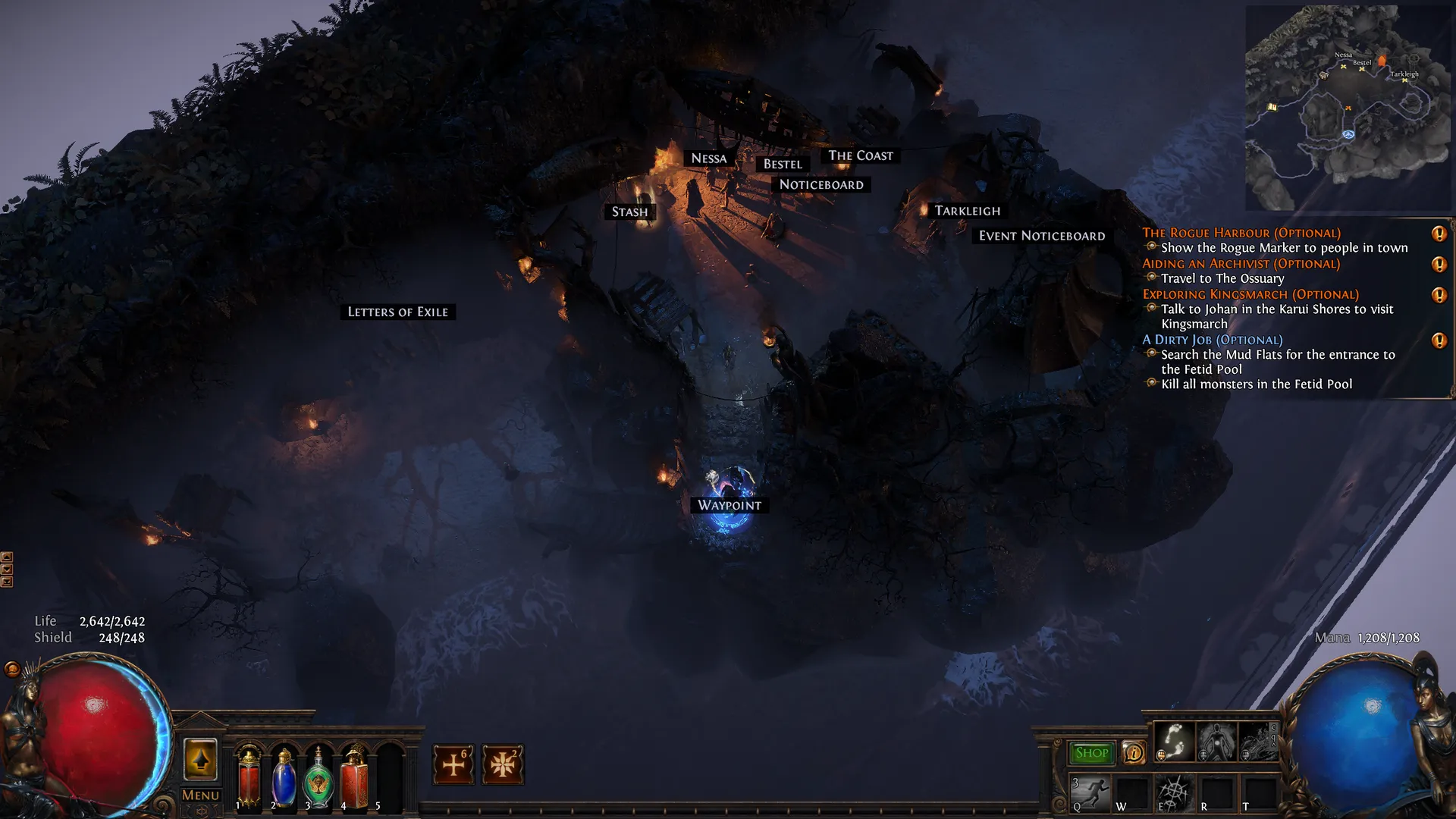Image resolution: width=1456 pixels, height=819 pixels.
Task: Activate the running man skill on Q
Action: click(x=1090, y=793)
